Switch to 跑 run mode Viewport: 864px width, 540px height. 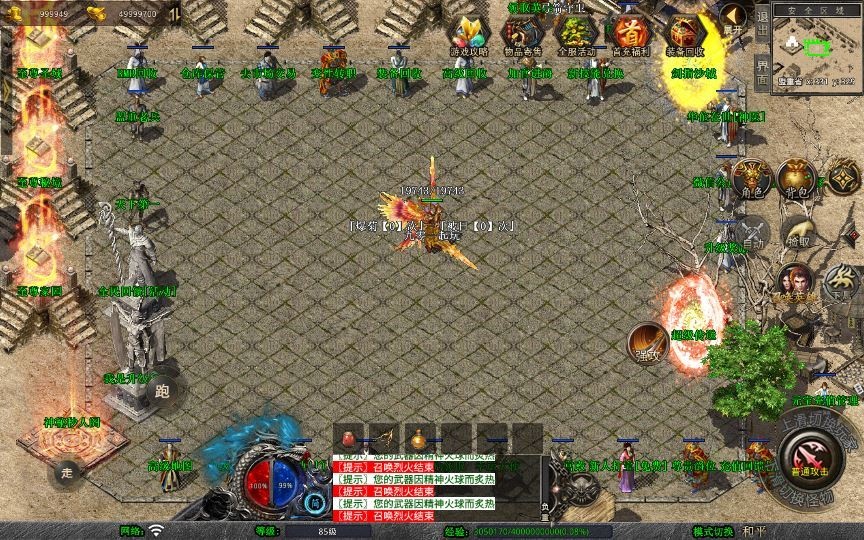tap(162, 391)
